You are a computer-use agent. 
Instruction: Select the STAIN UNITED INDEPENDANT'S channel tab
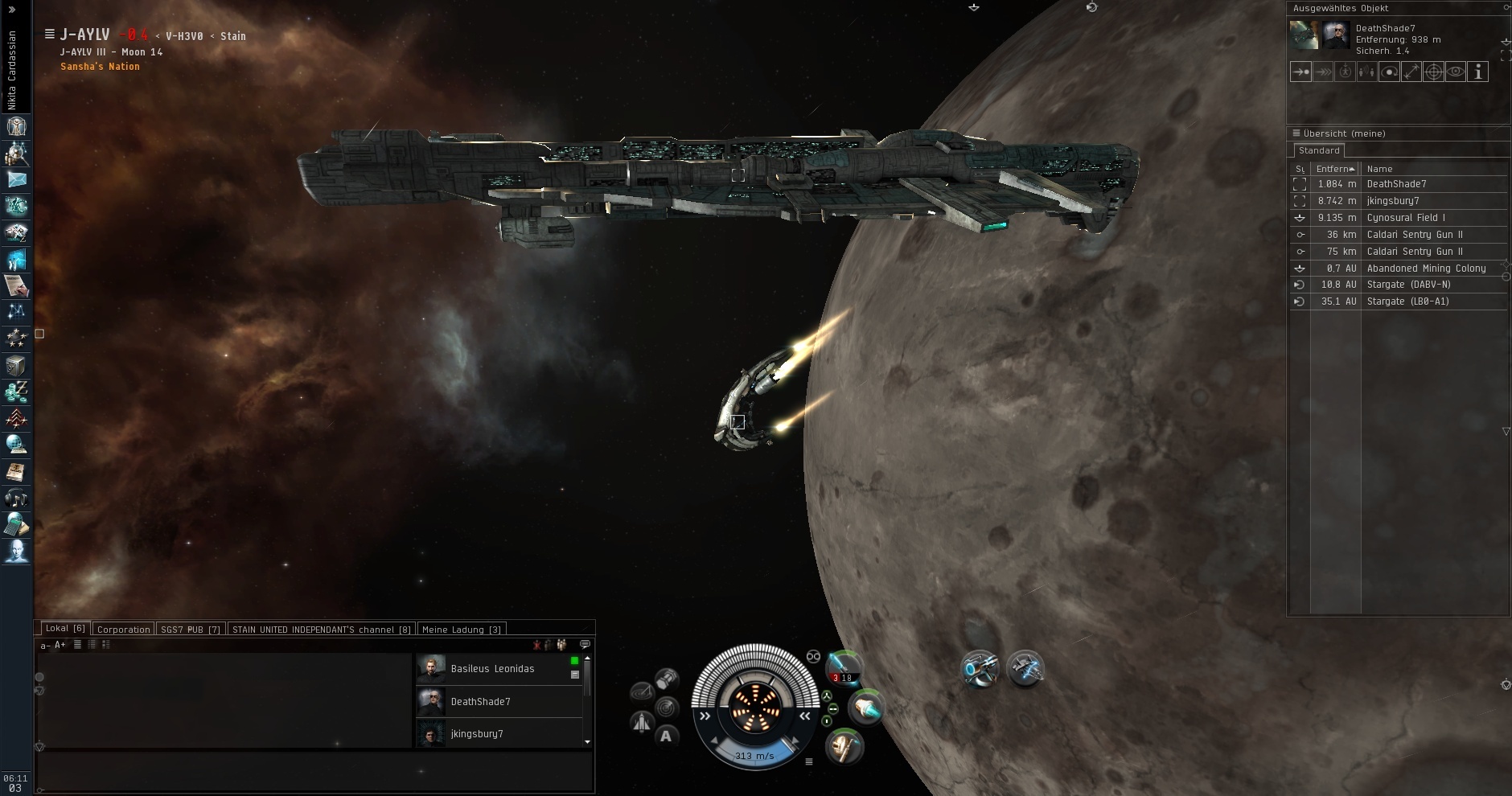(321, 630)
